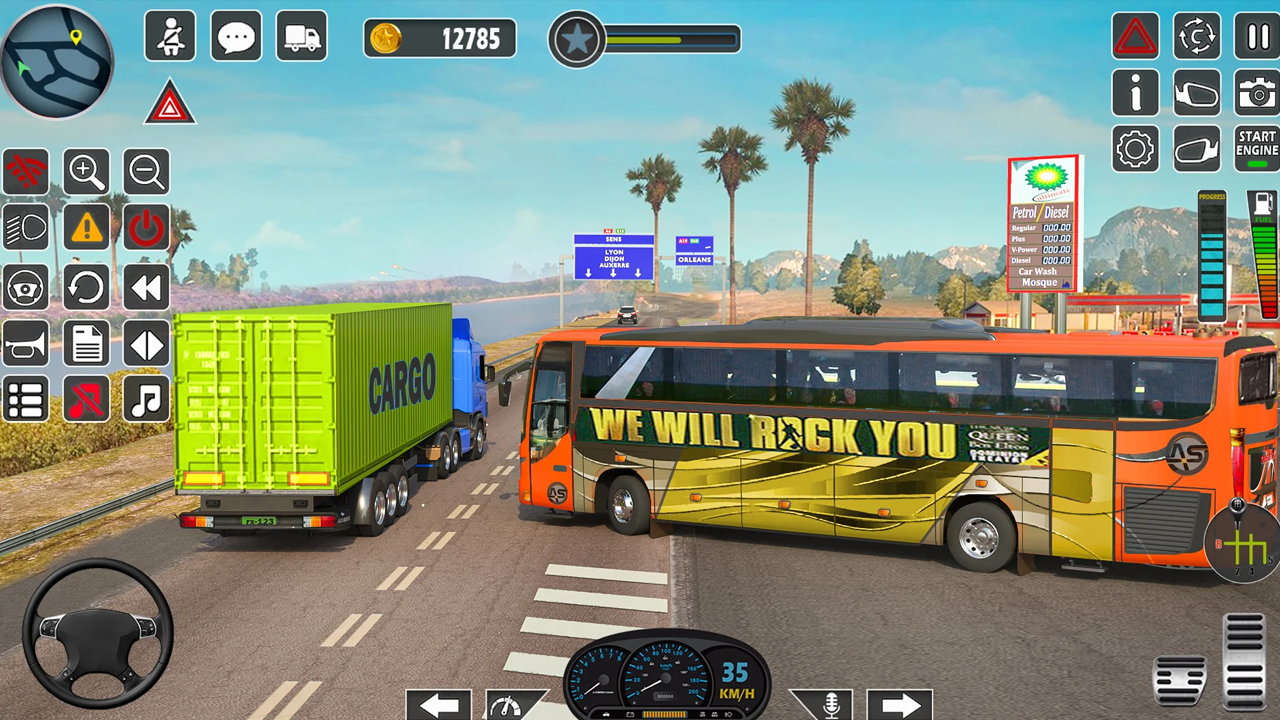Image resolution: width=1280 pixels, height=720 pixels.
Task: Select steering wheel control mode
Action: click(26, 288)
